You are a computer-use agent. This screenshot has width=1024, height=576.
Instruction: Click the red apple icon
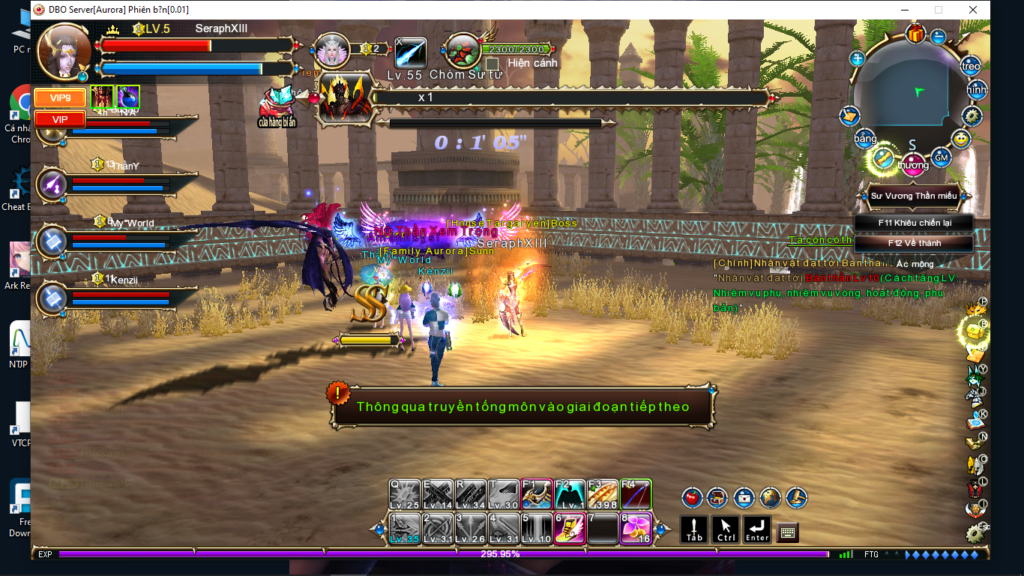[691, 497]
